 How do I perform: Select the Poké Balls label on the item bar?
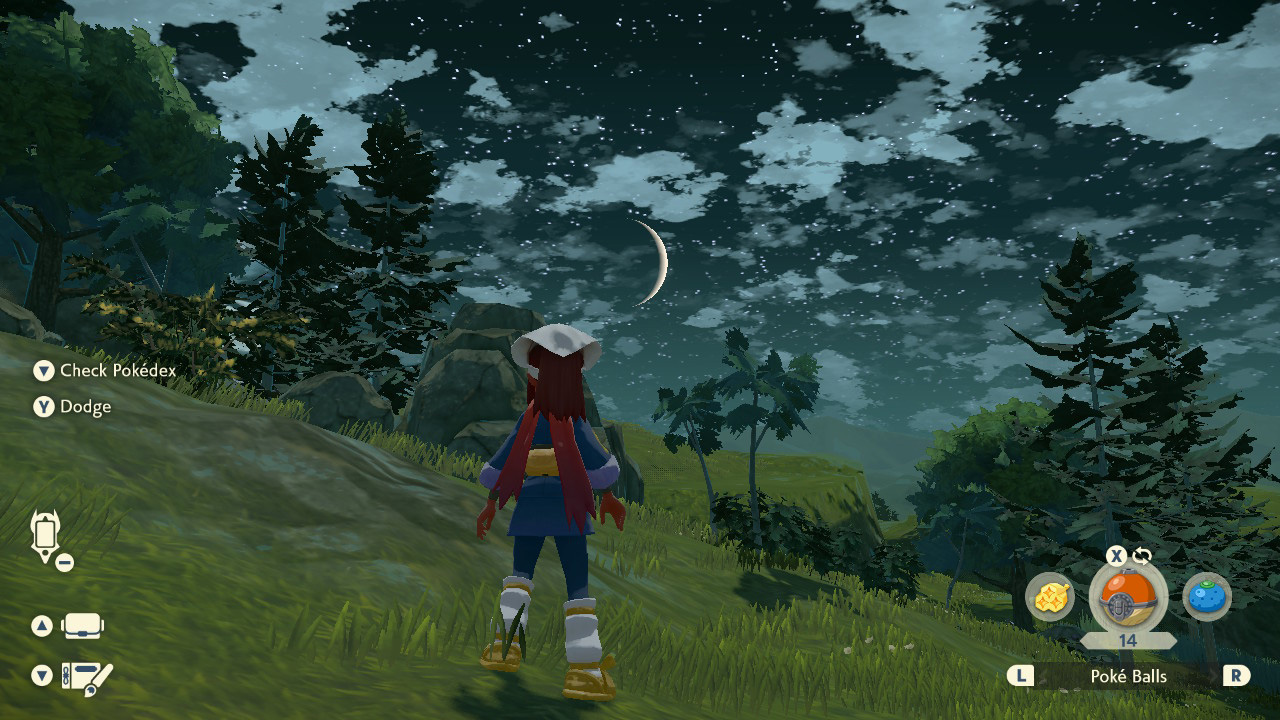tap(1130, 676)
